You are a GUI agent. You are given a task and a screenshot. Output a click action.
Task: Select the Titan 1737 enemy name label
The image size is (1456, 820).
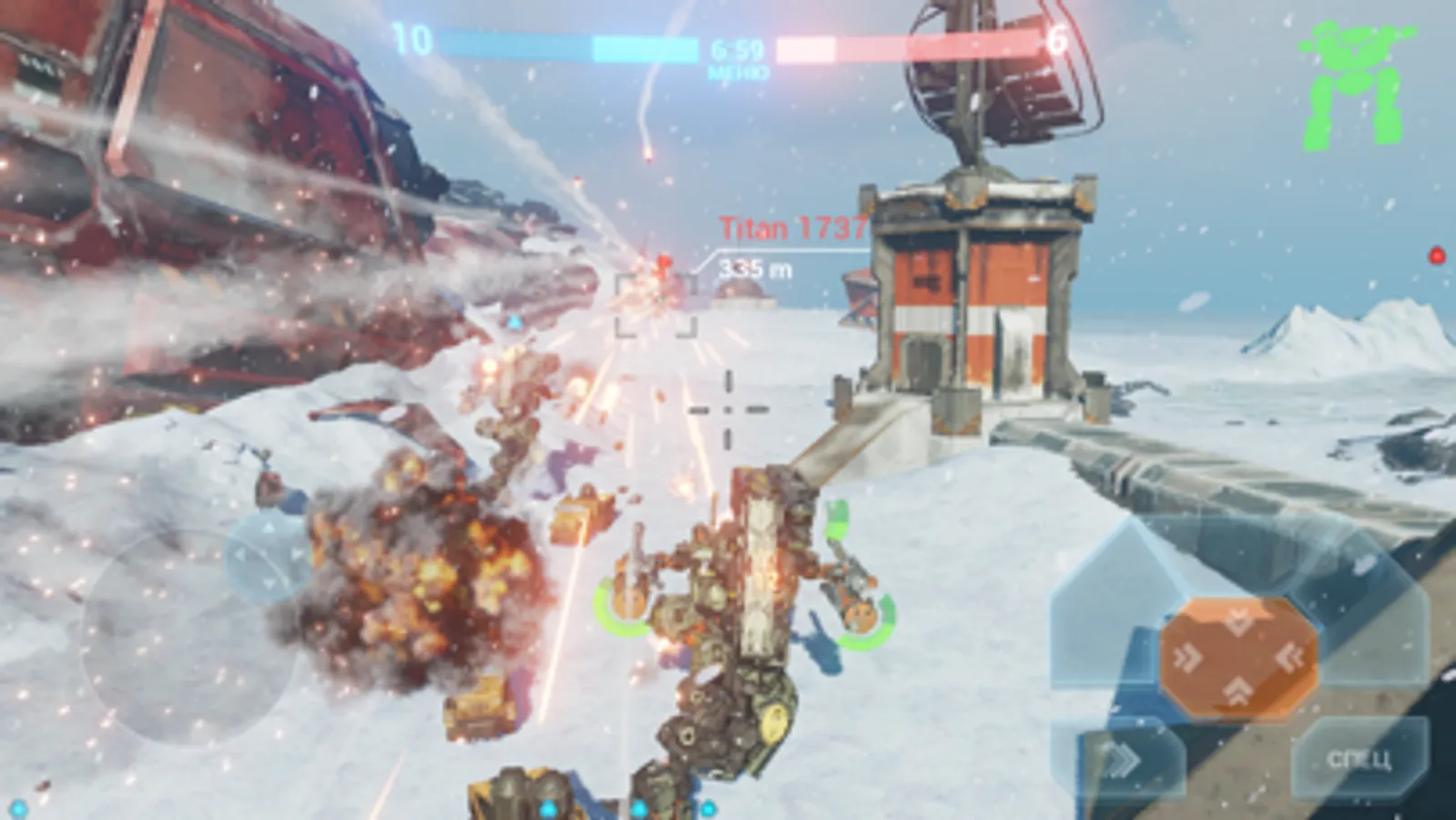[791, 228]
